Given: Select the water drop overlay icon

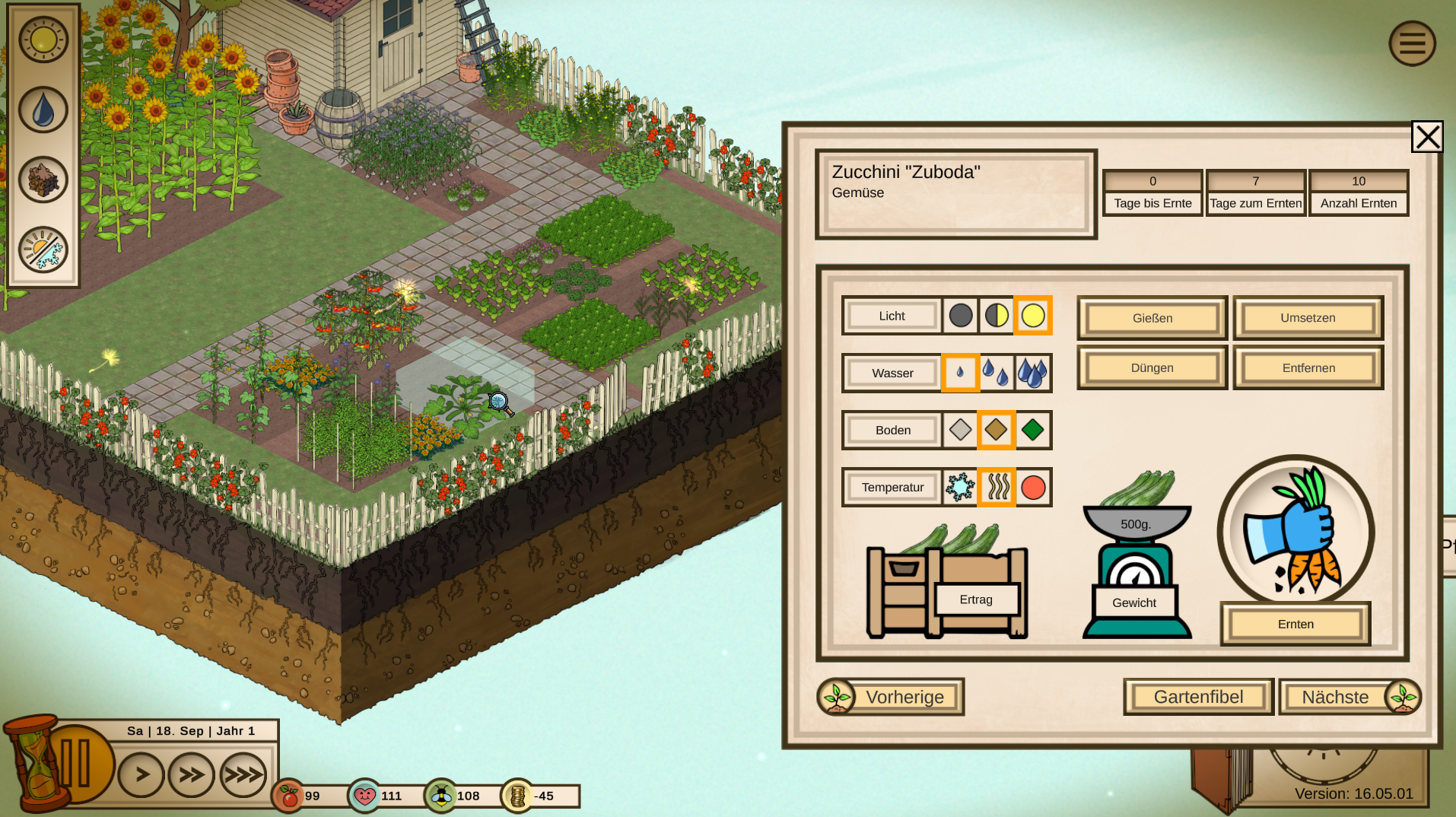Looking at the screenshot, I should click(43, 110).
